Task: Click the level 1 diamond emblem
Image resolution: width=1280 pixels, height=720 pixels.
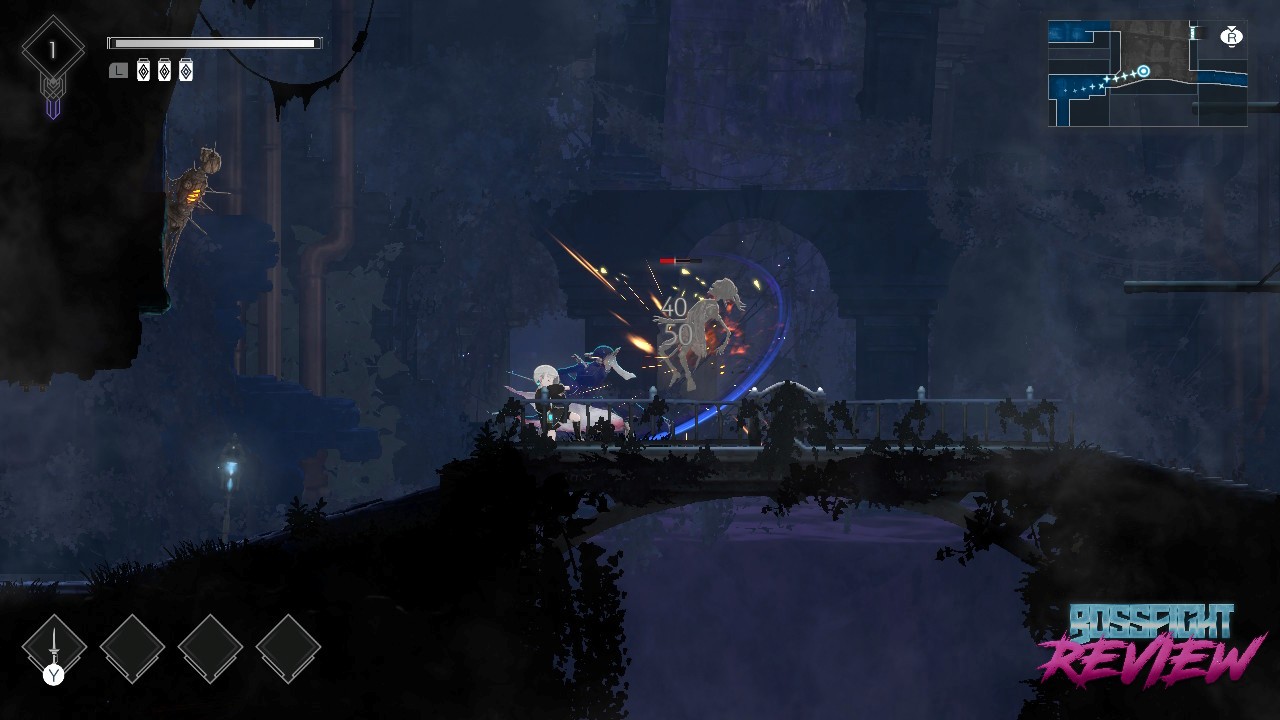Action: click(53, 50)
